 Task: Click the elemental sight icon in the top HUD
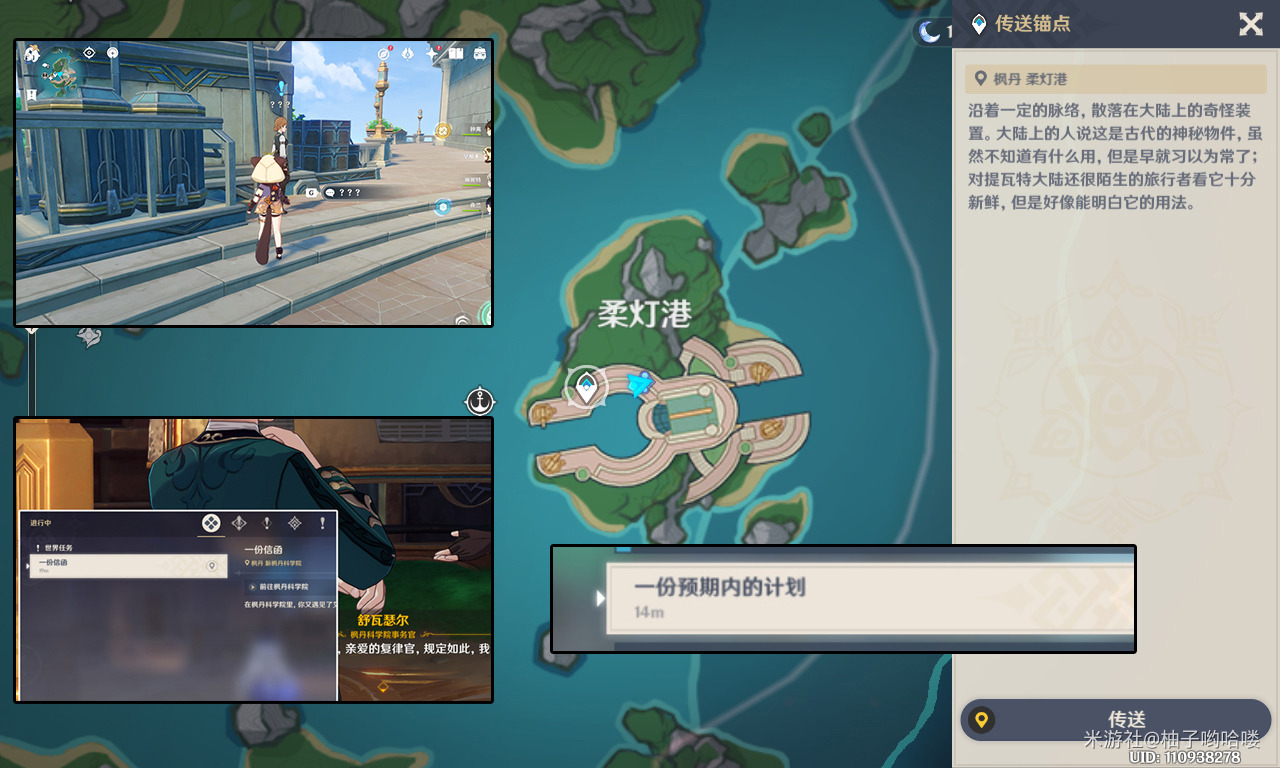[x=89, y=52]
